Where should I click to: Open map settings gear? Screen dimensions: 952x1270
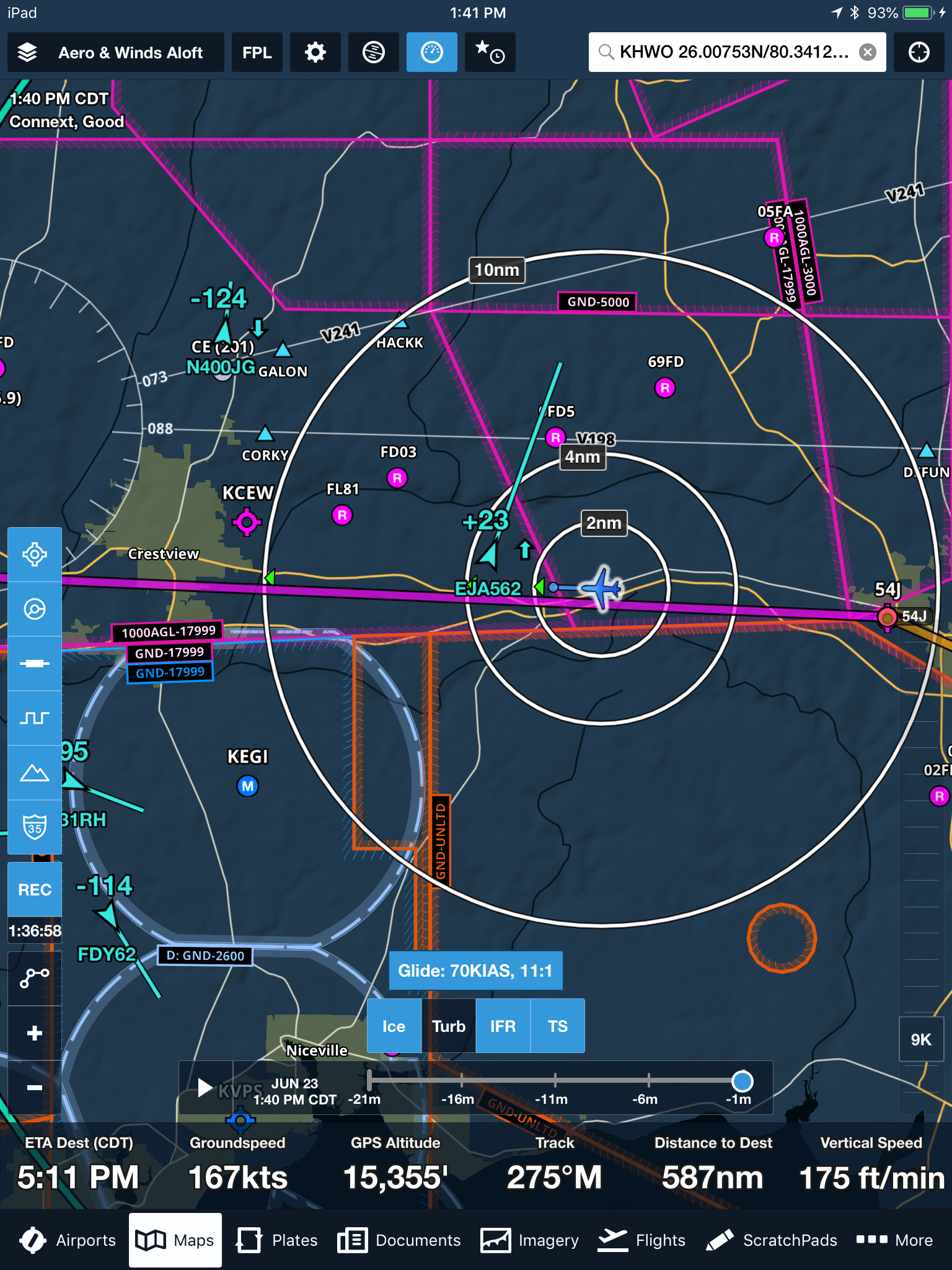tap(315, 53)
